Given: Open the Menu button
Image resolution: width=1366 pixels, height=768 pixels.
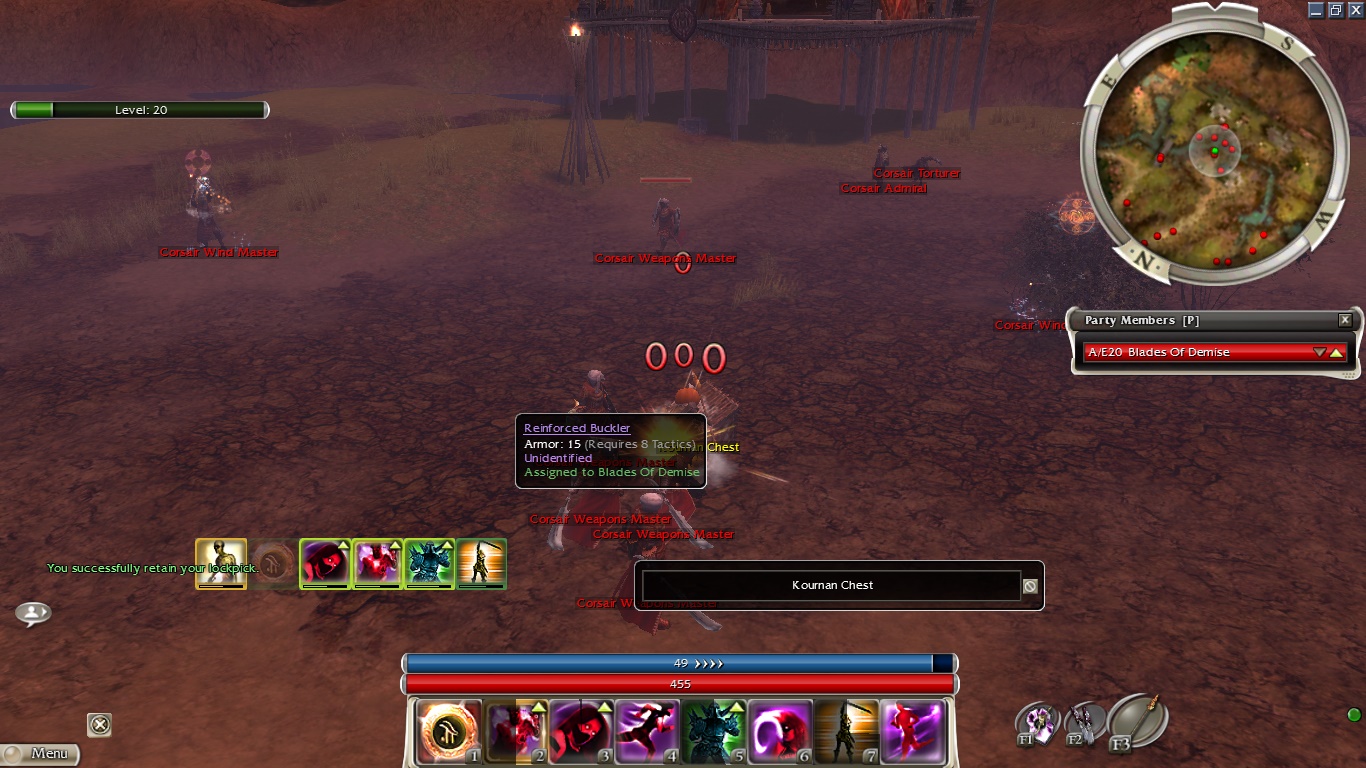Looking at the screenshot, I should coord(40,753).
